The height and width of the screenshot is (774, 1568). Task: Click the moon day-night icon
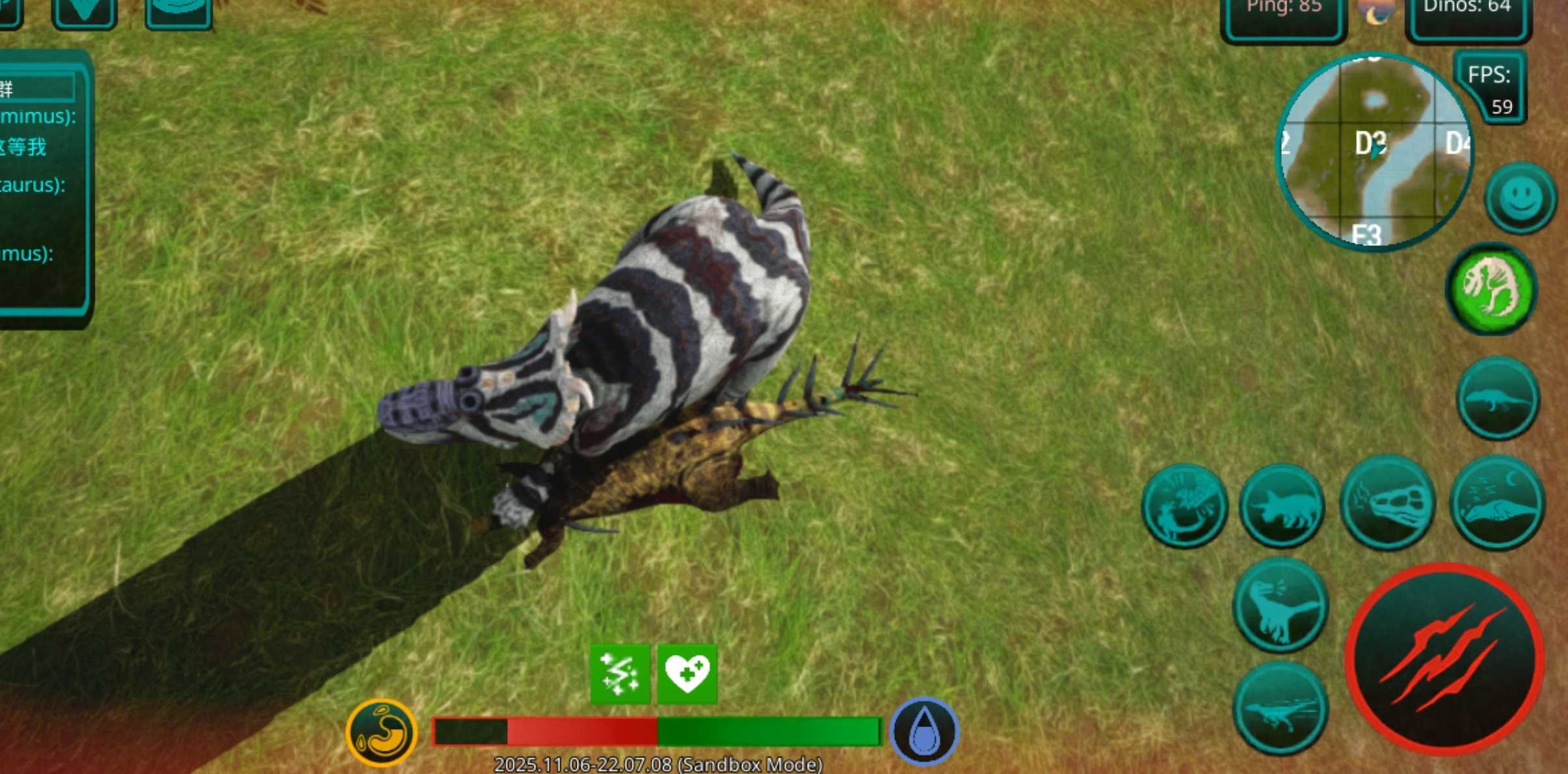coord(1375,13)
